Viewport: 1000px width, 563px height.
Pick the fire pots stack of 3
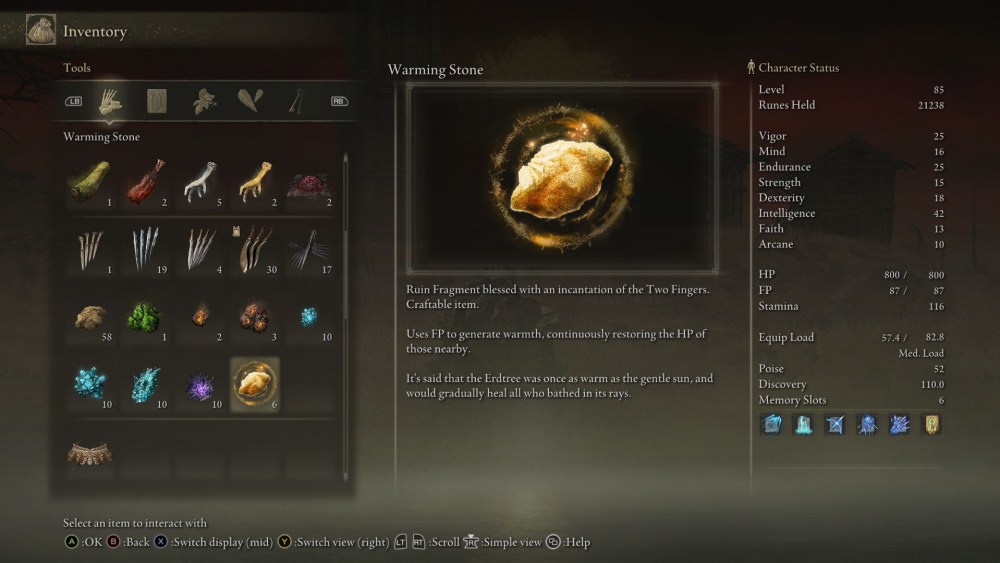tap(254, 317)
